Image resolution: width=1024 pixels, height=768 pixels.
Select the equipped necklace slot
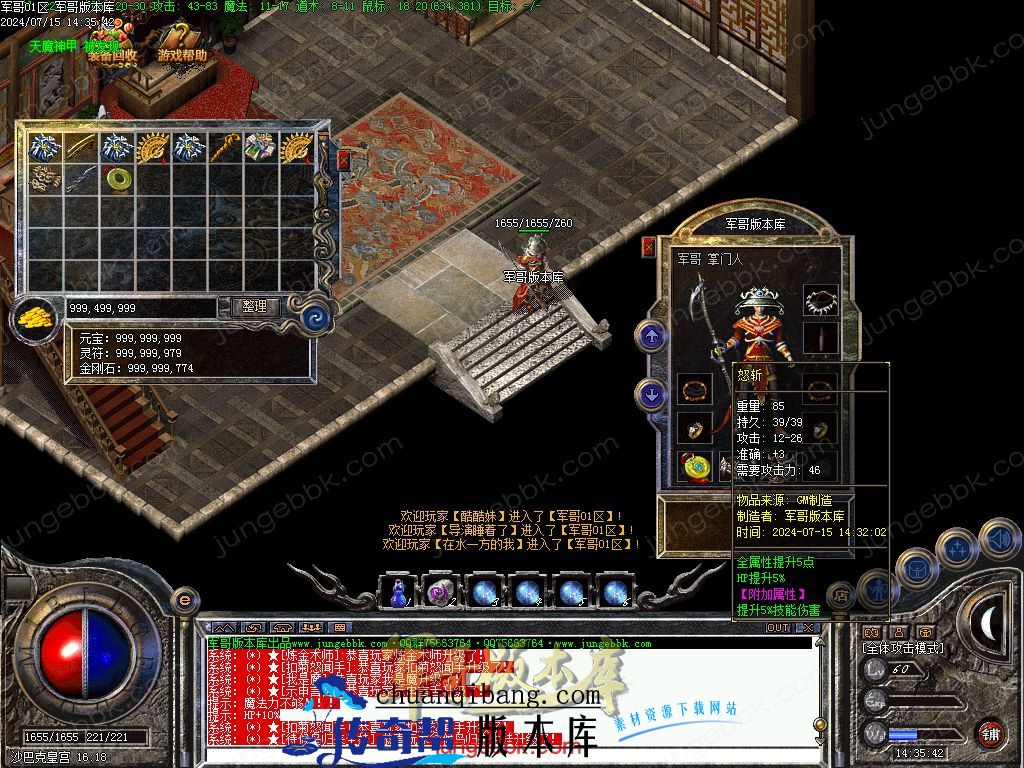pos(820,300)
